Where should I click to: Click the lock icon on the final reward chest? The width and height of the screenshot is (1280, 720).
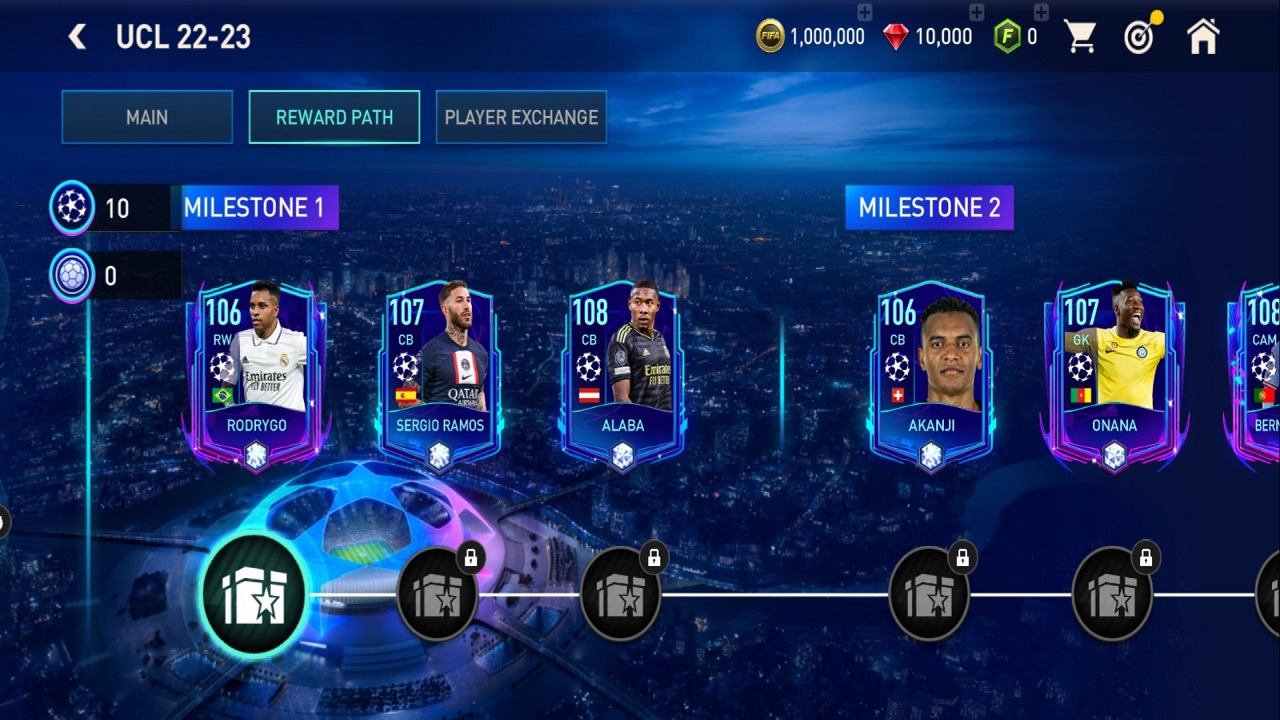(x=1146, y=556)
